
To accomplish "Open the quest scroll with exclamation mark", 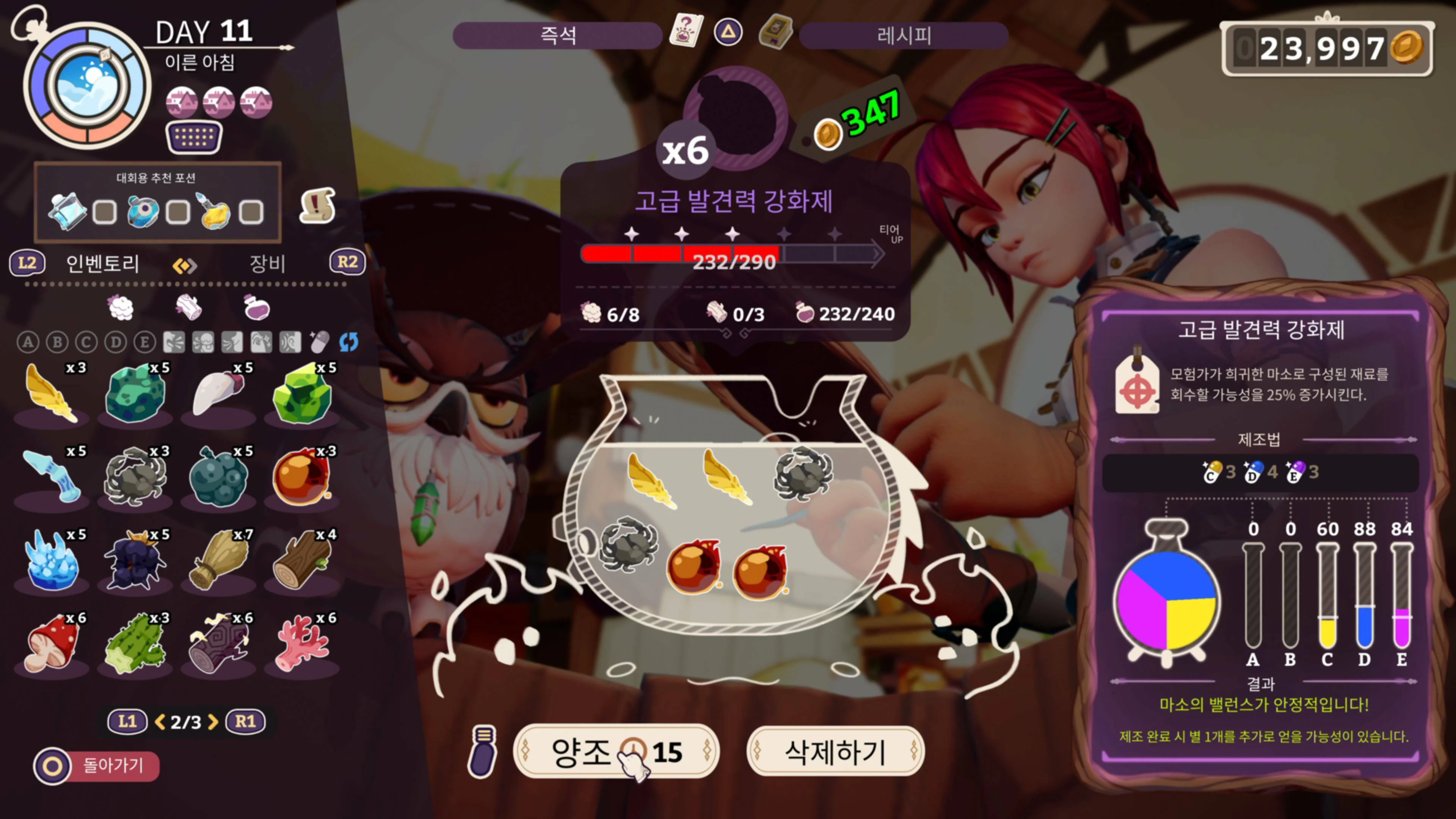I will [317, 206].
